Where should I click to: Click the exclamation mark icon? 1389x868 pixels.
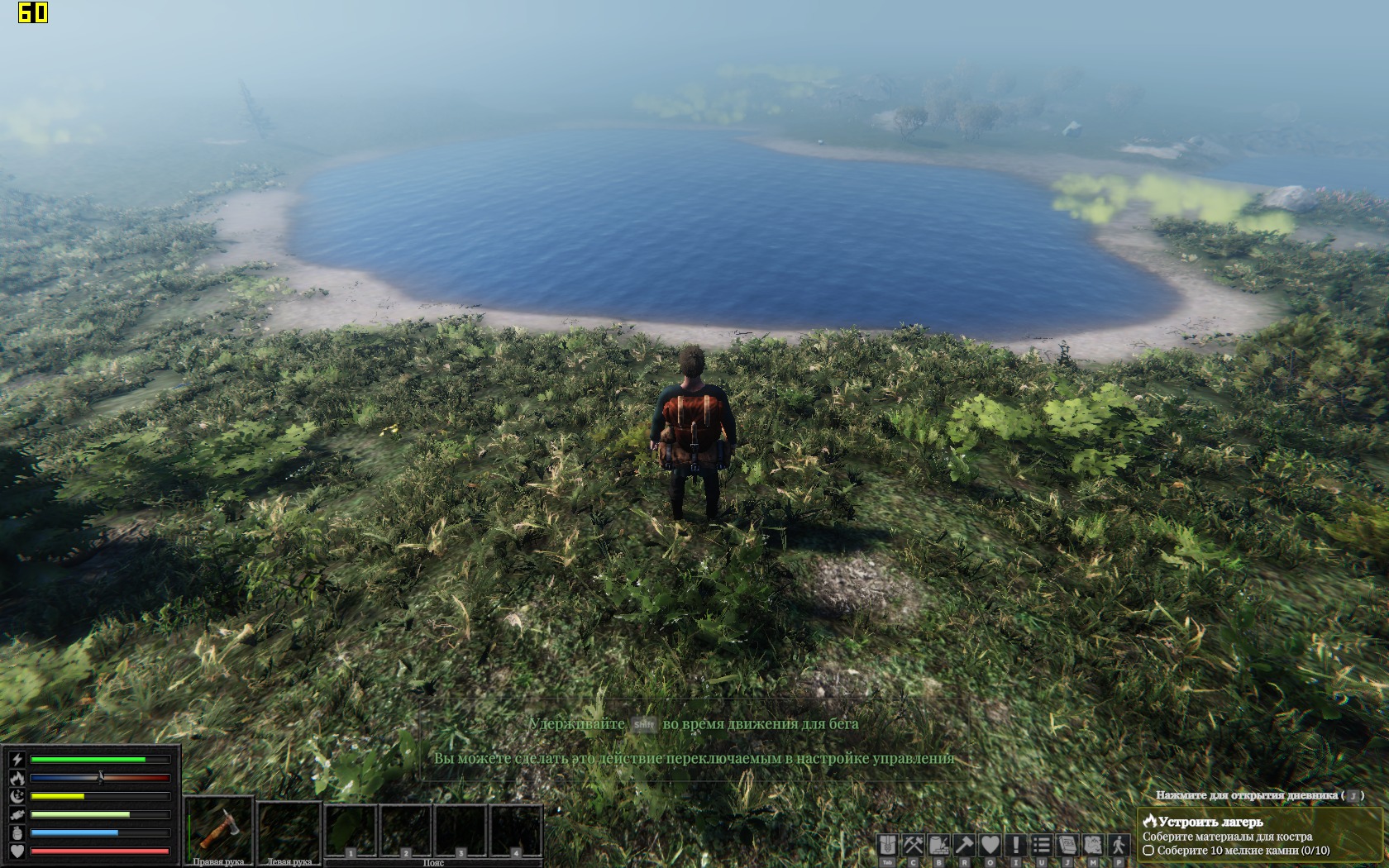[x=1016, y=845]
